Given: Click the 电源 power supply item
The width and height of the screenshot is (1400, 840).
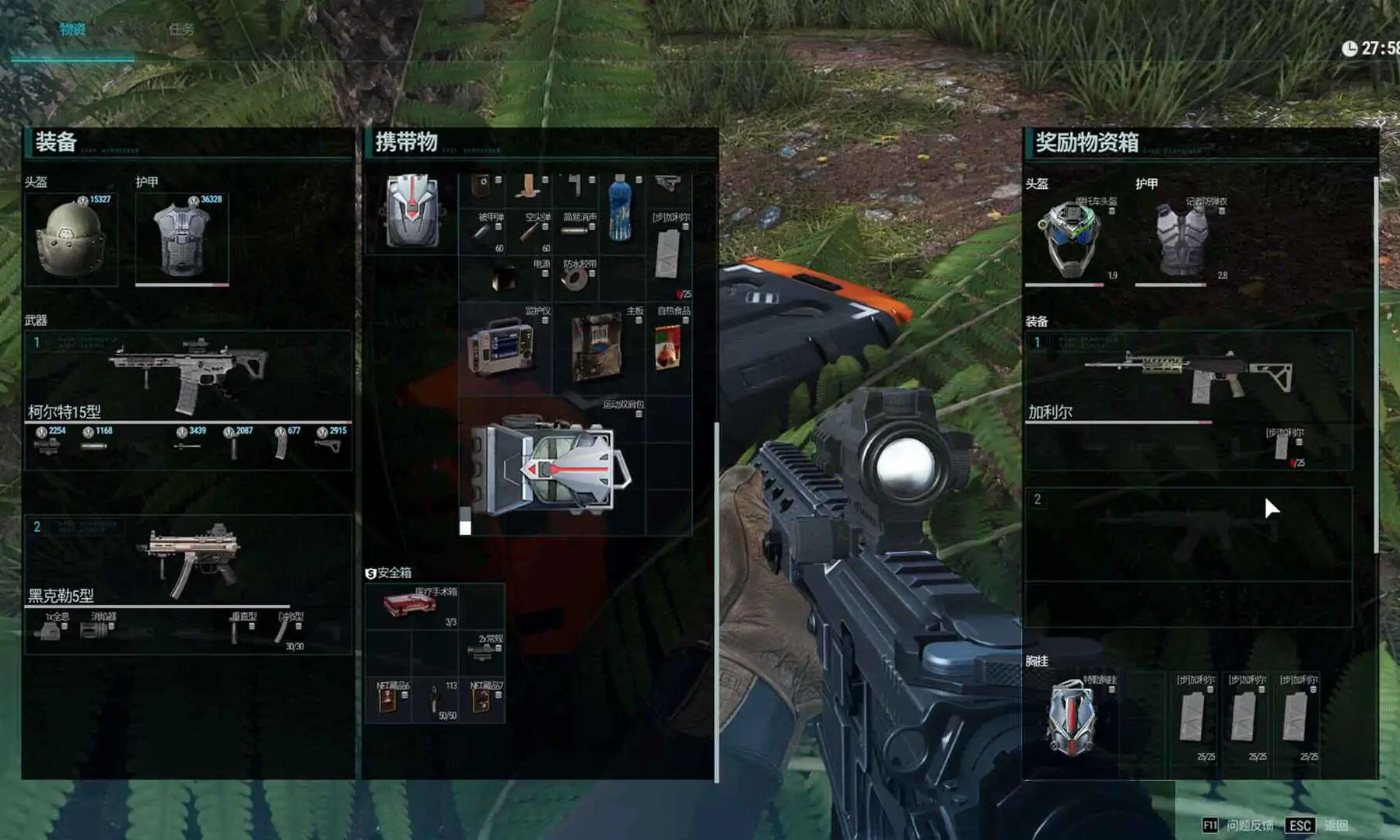Looking at the screenshot, I should (506, 278).
